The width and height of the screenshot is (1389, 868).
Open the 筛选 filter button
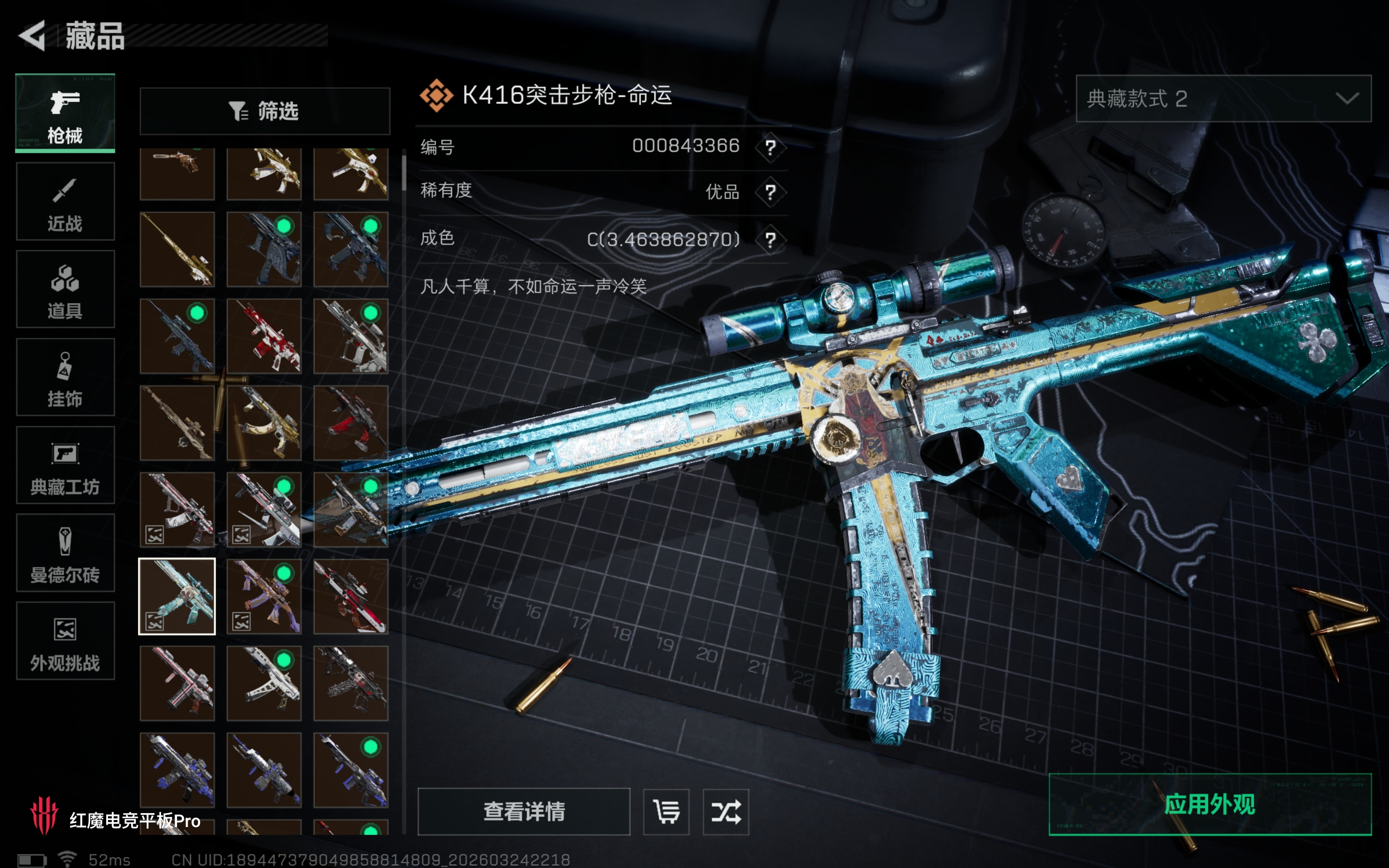[x=265, y=111]
